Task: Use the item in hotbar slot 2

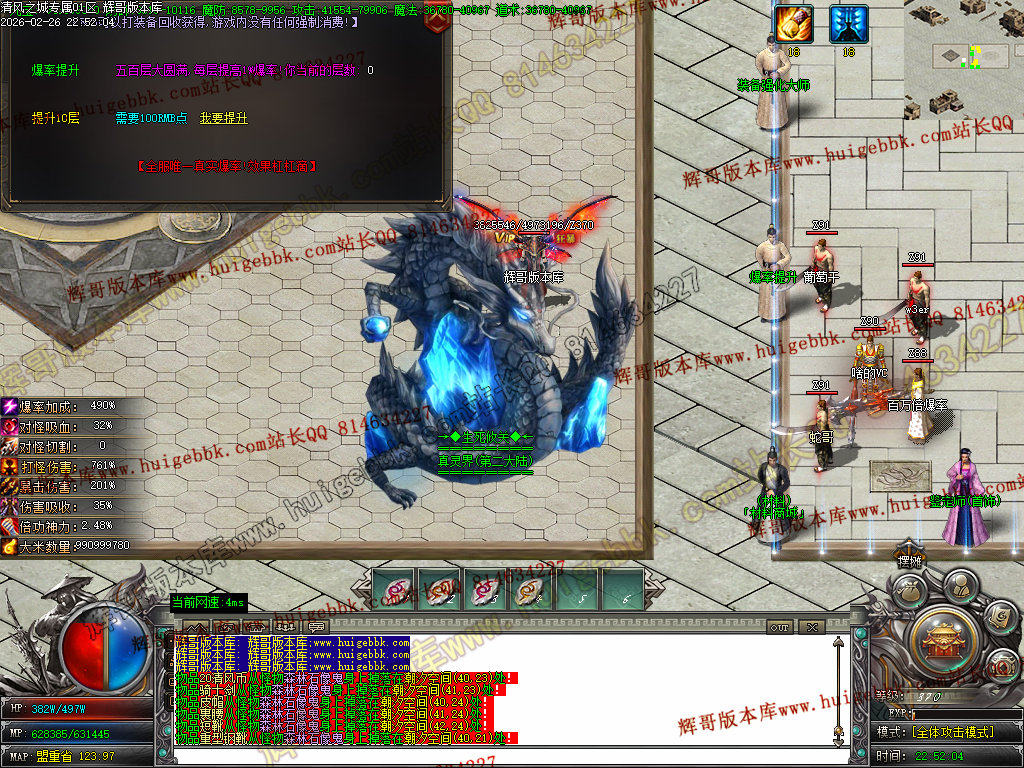Action: pos(439,590)
